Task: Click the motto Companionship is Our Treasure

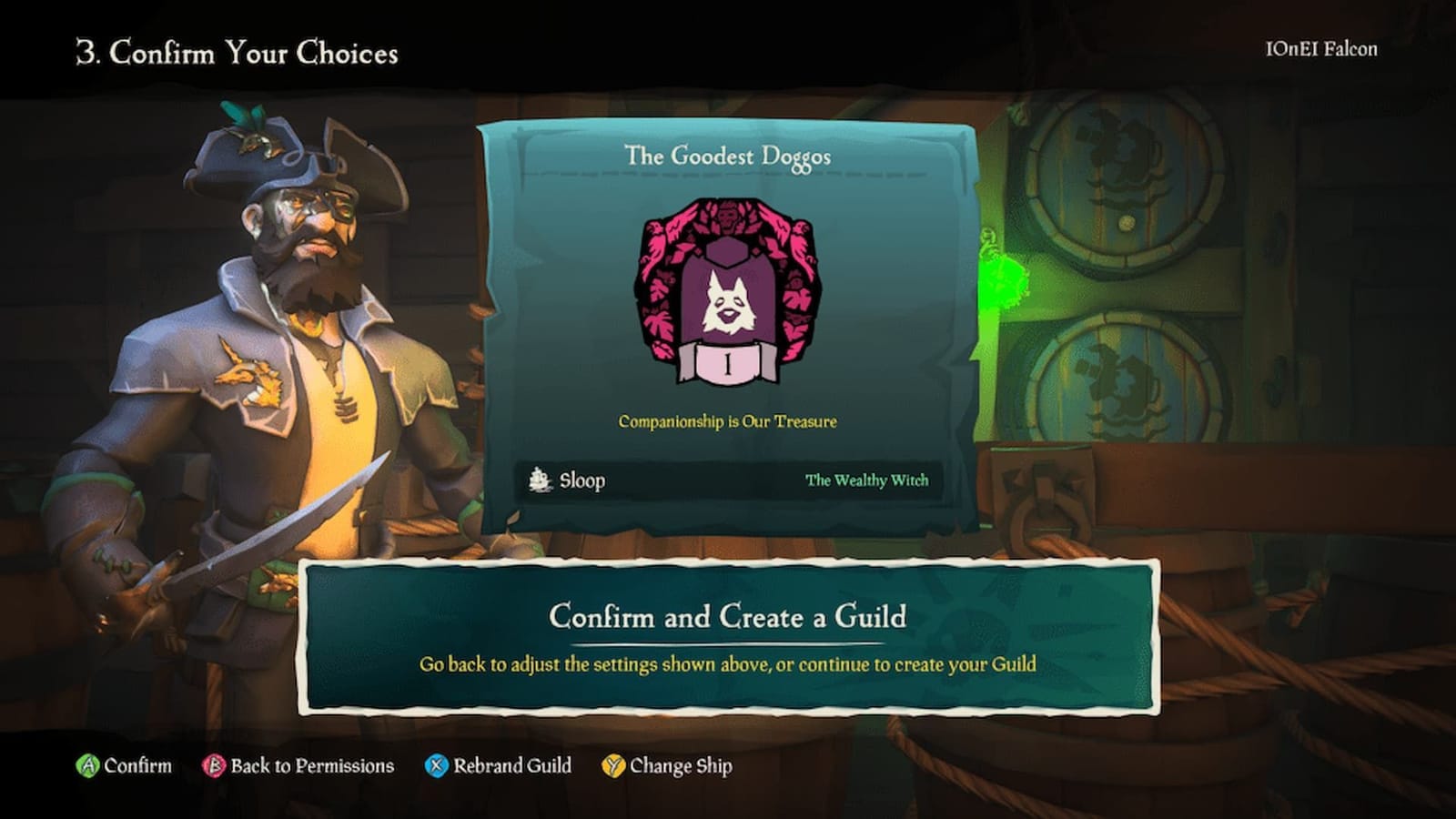Action: click(725, 420)
